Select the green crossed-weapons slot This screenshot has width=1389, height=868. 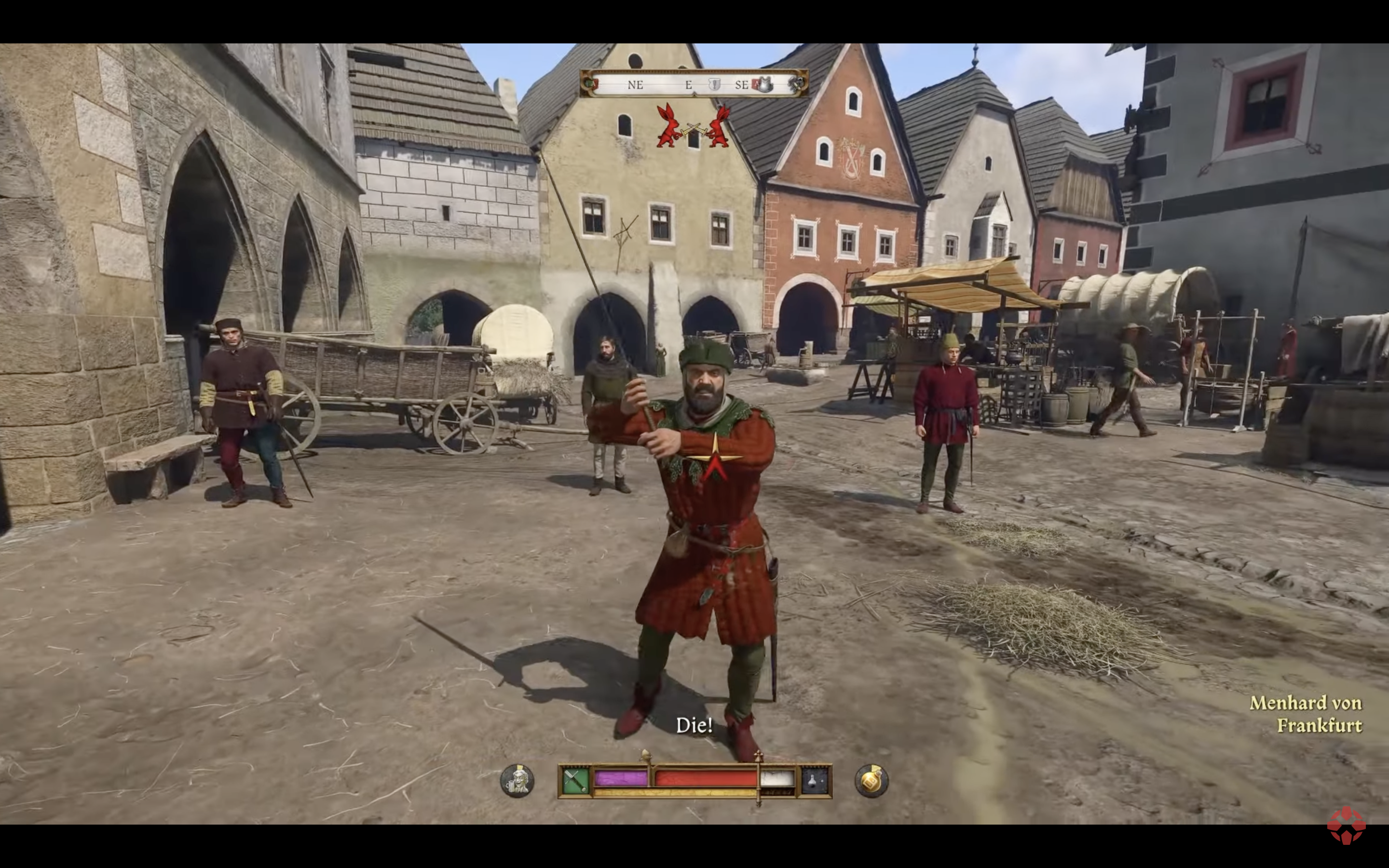click(575, 781)
